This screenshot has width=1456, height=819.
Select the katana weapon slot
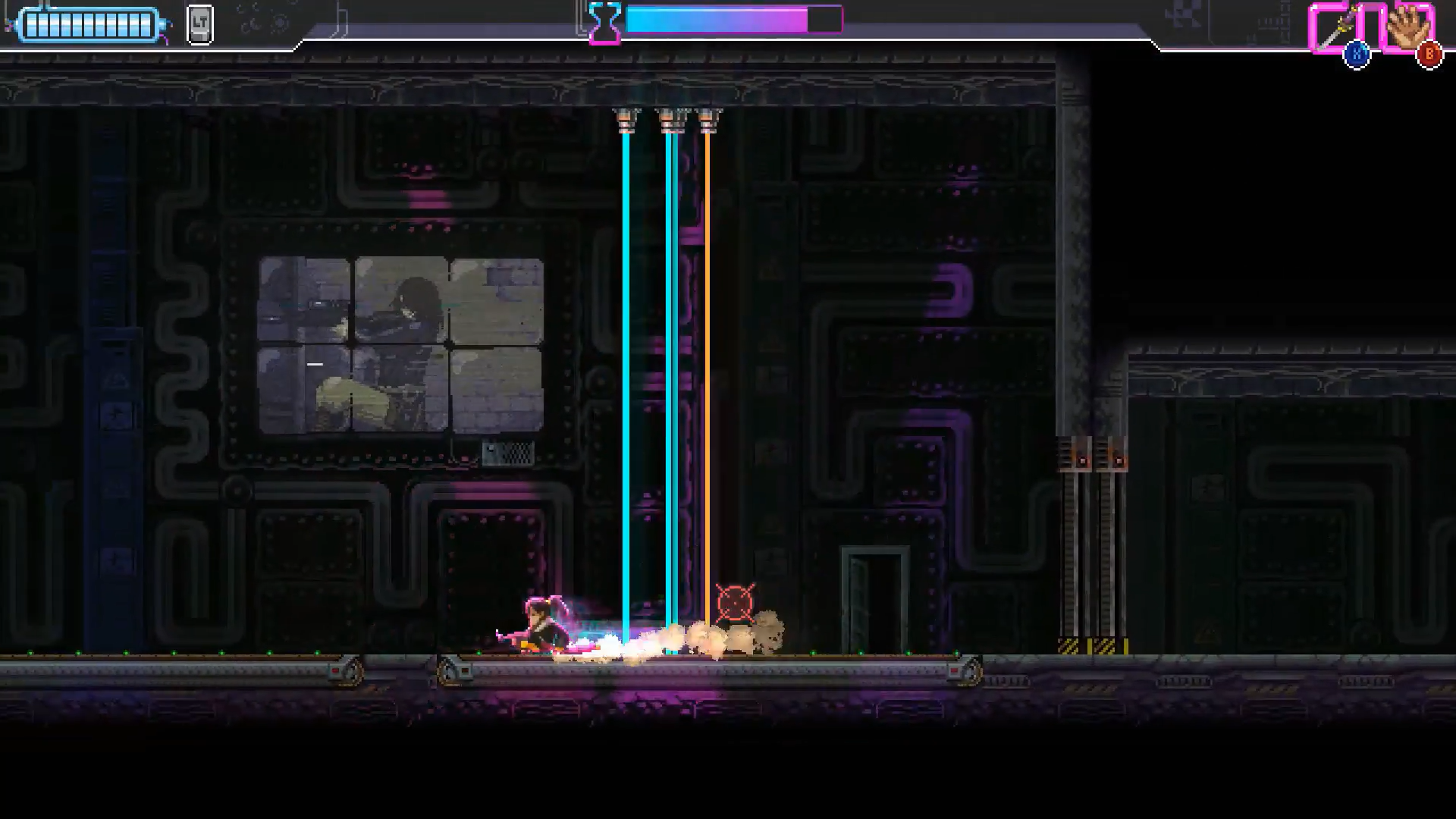[1335, 29]
